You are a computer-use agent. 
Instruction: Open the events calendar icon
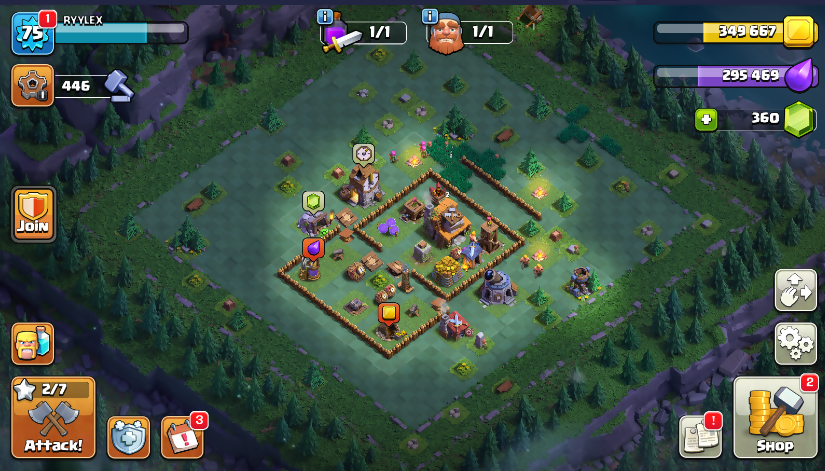181,437
